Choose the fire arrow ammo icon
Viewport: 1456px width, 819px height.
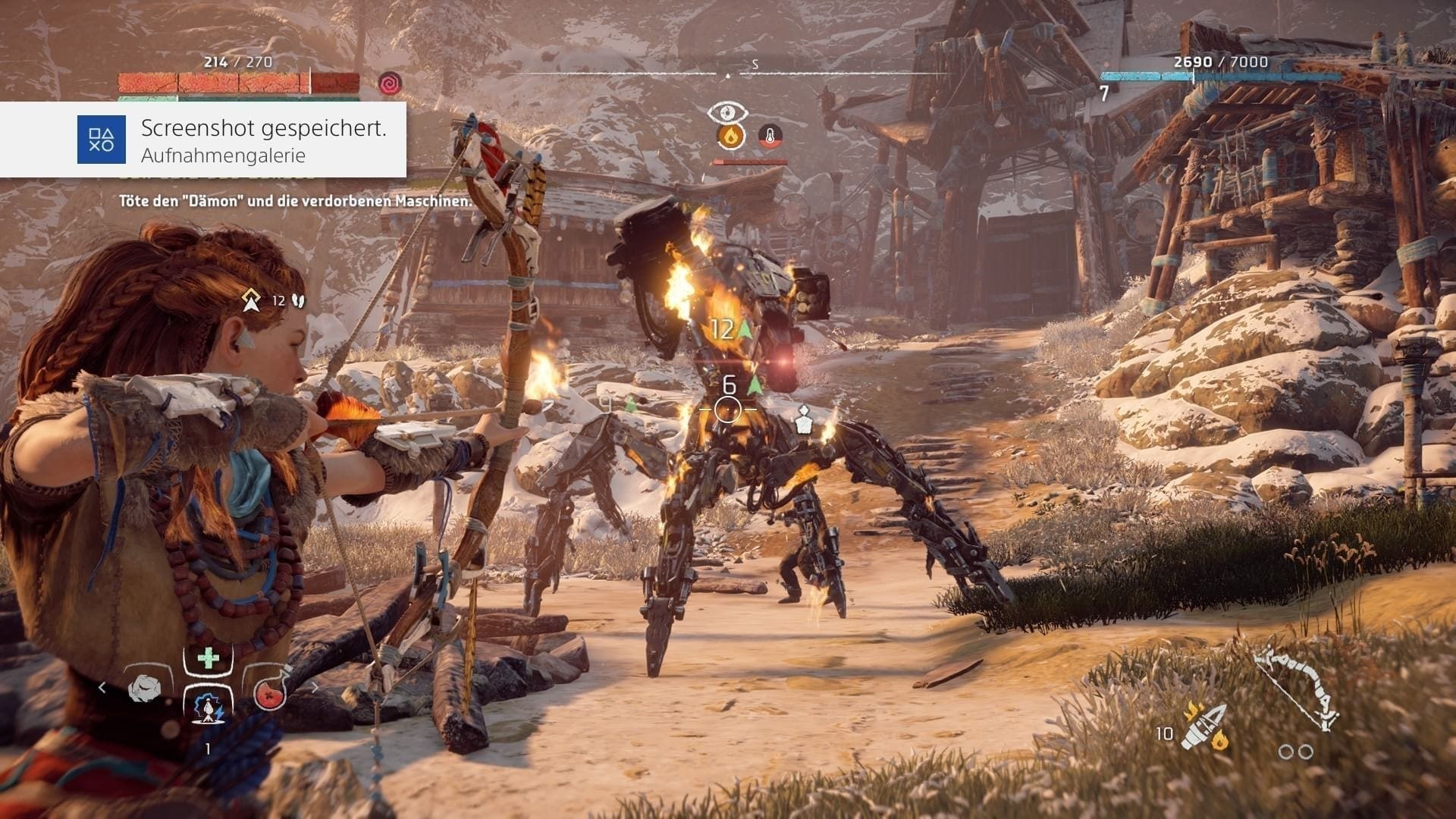(1204, 726)
